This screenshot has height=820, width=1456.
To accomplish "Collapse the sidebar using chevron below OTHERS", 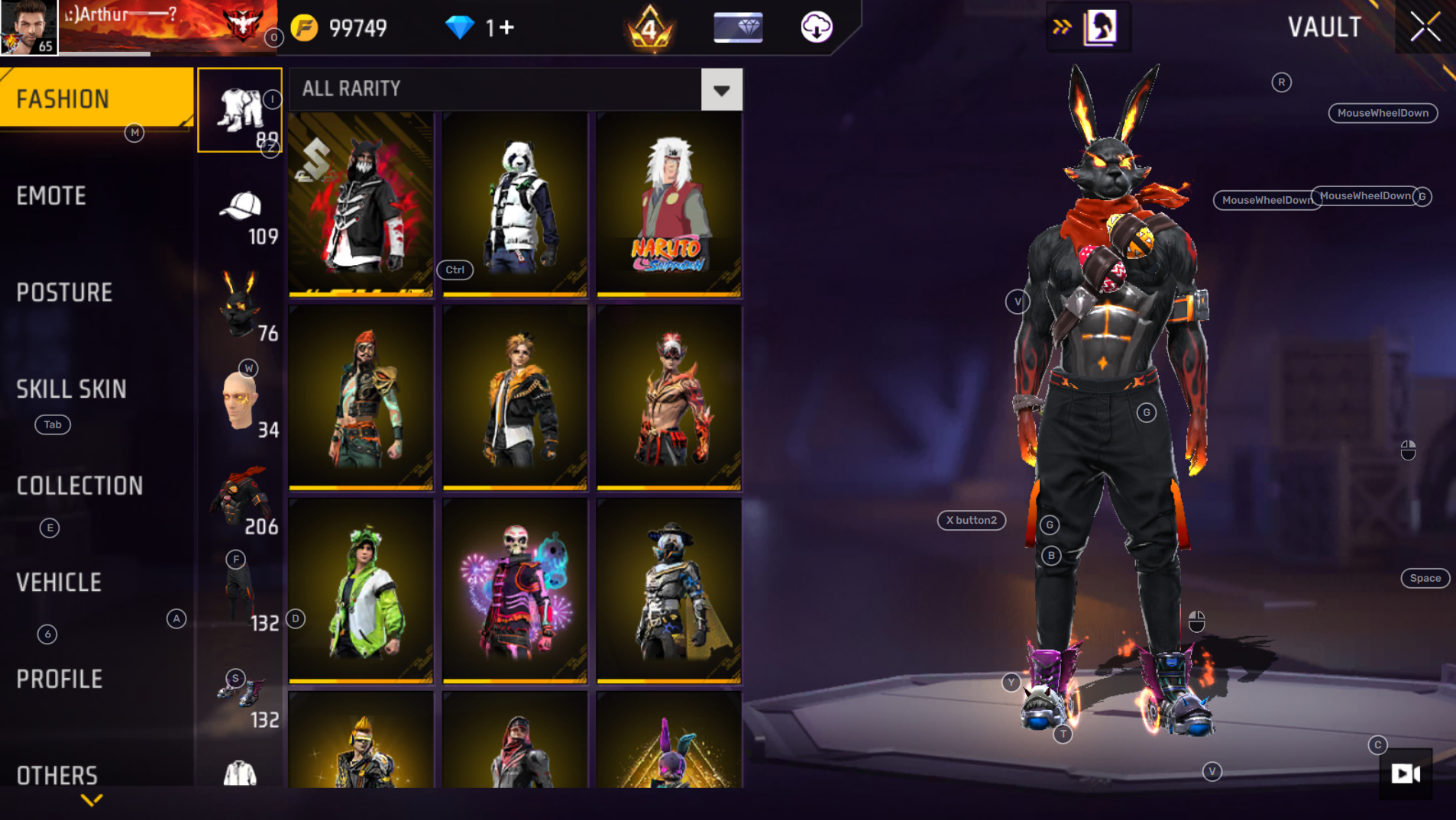I will (92, 800).
